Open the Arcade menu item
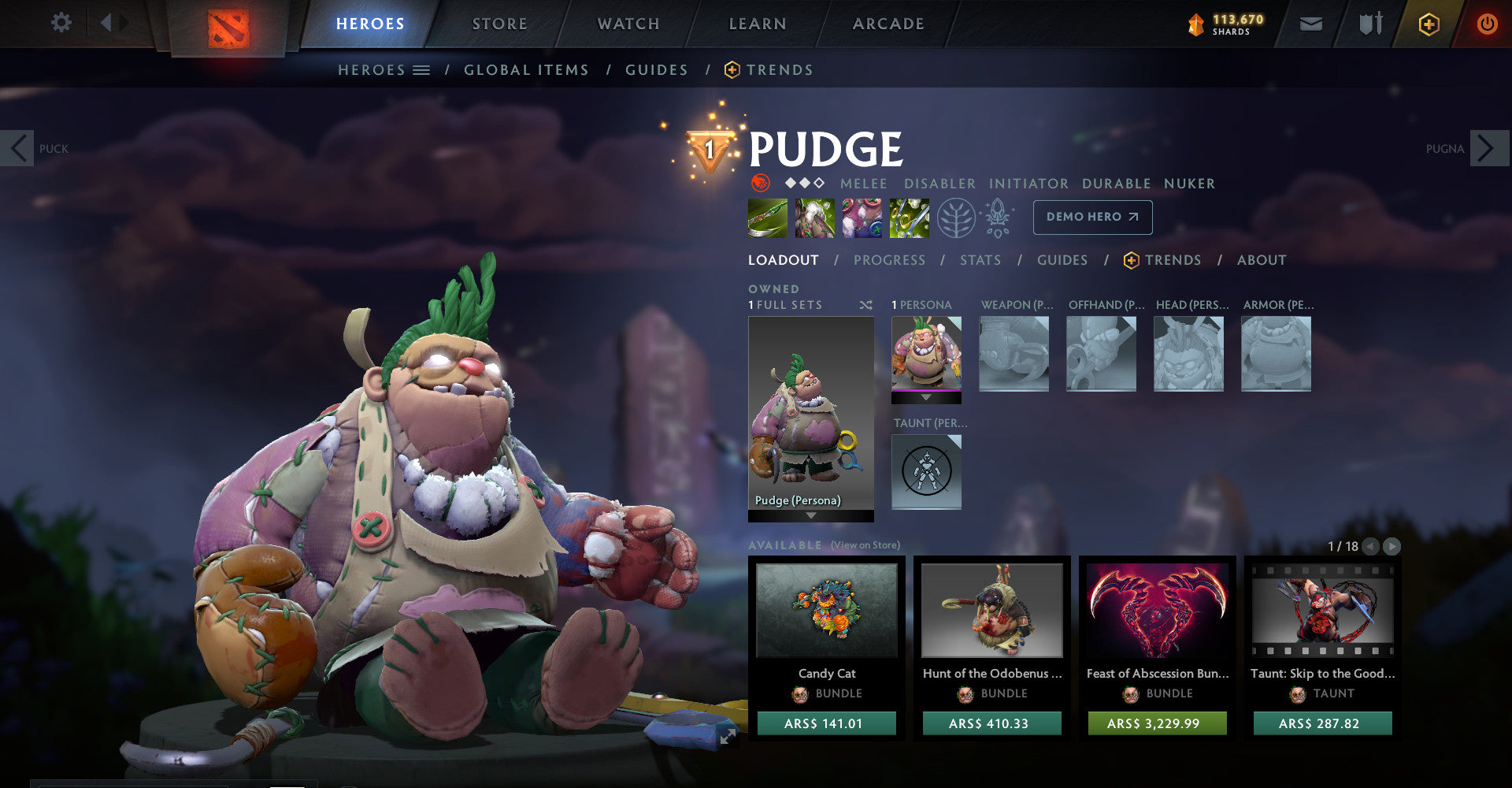The image size is (1512, 788). [888, 24]
